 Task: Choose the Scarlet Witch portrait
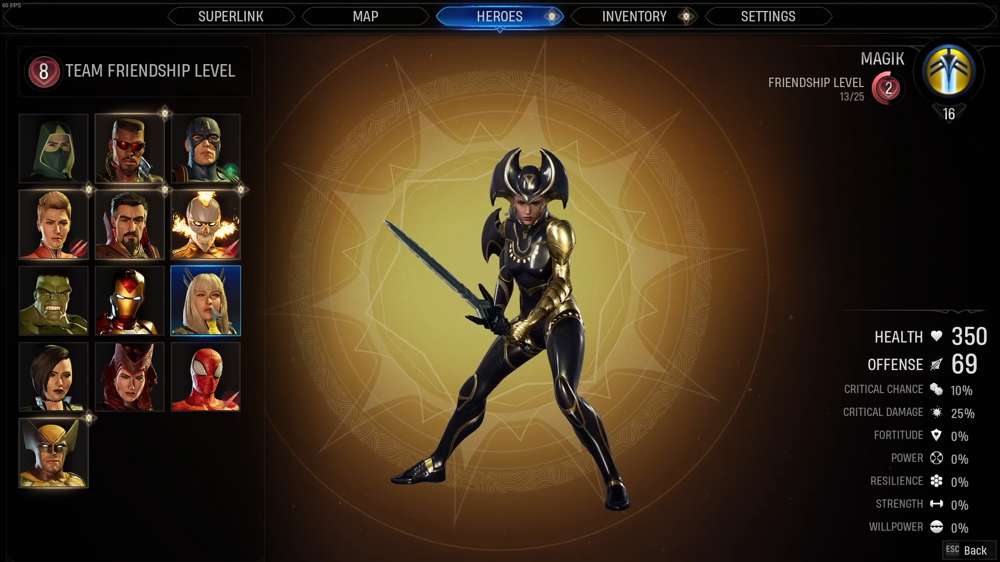click(x=129, y=376)
